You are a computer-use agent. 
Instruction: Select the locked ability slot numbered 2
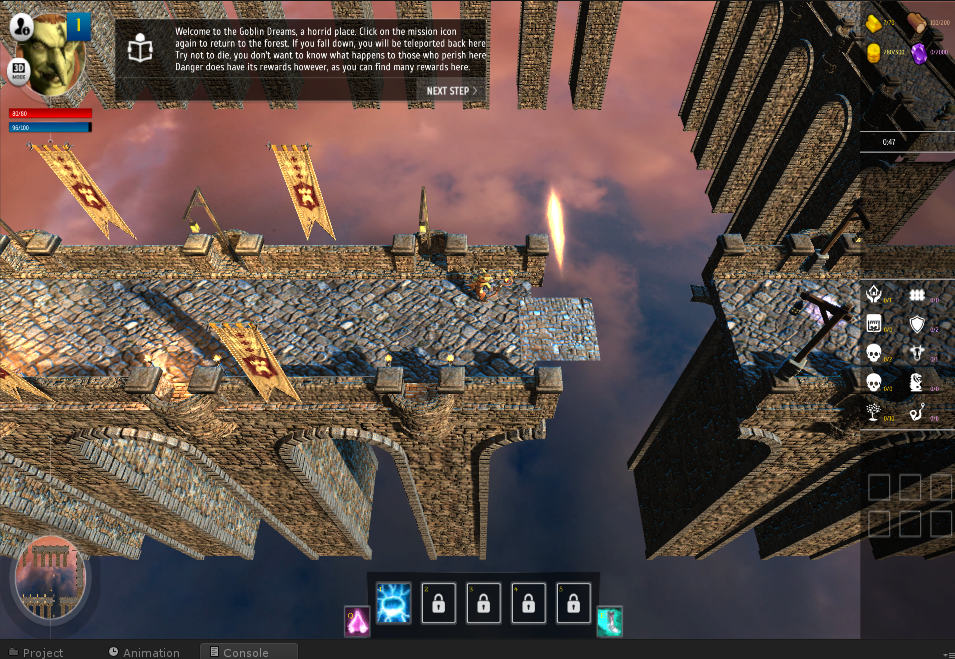click(x=438, y=603)
